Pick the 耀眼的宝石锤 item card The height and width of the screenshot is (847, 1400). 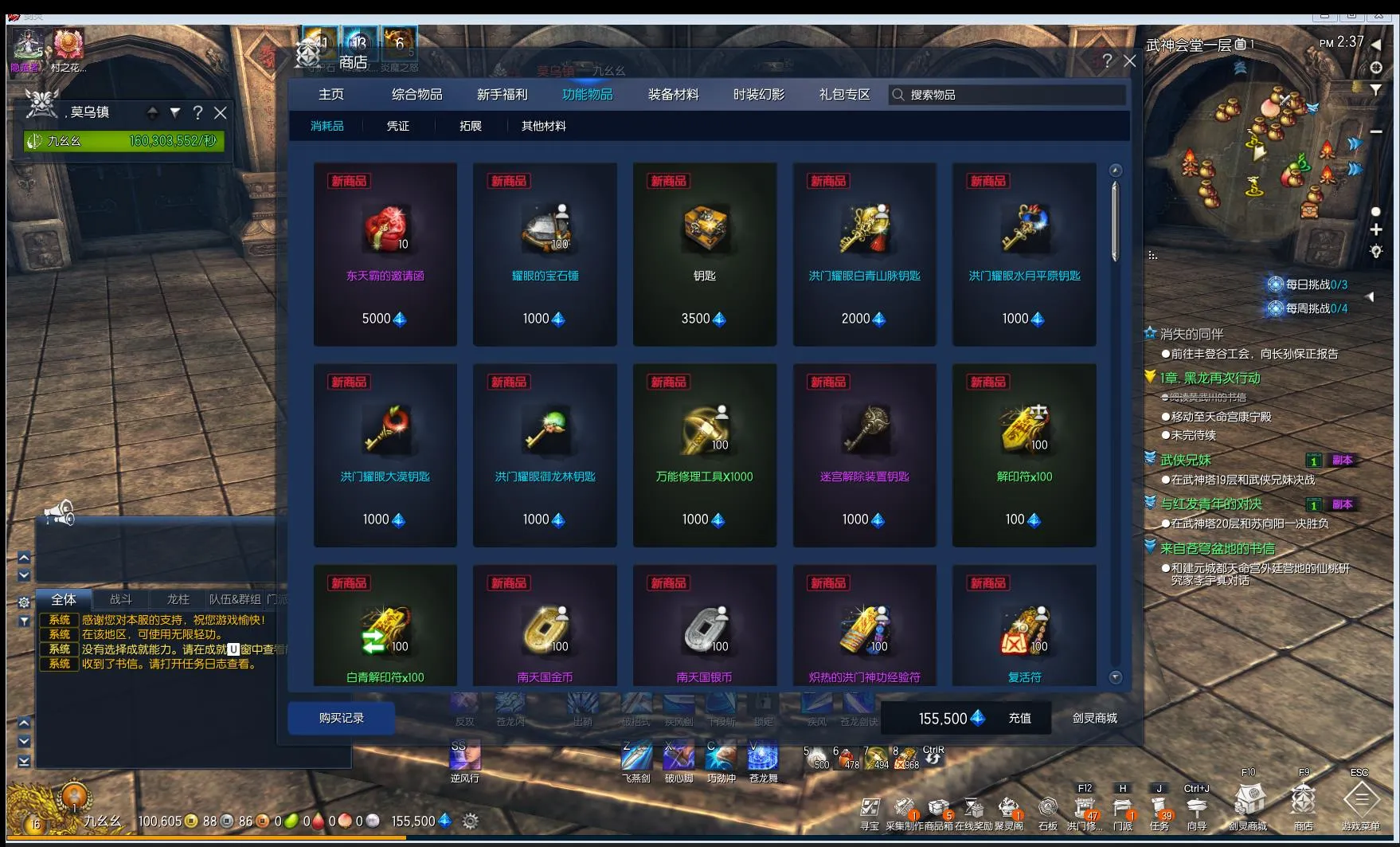(x=545, y=254)
